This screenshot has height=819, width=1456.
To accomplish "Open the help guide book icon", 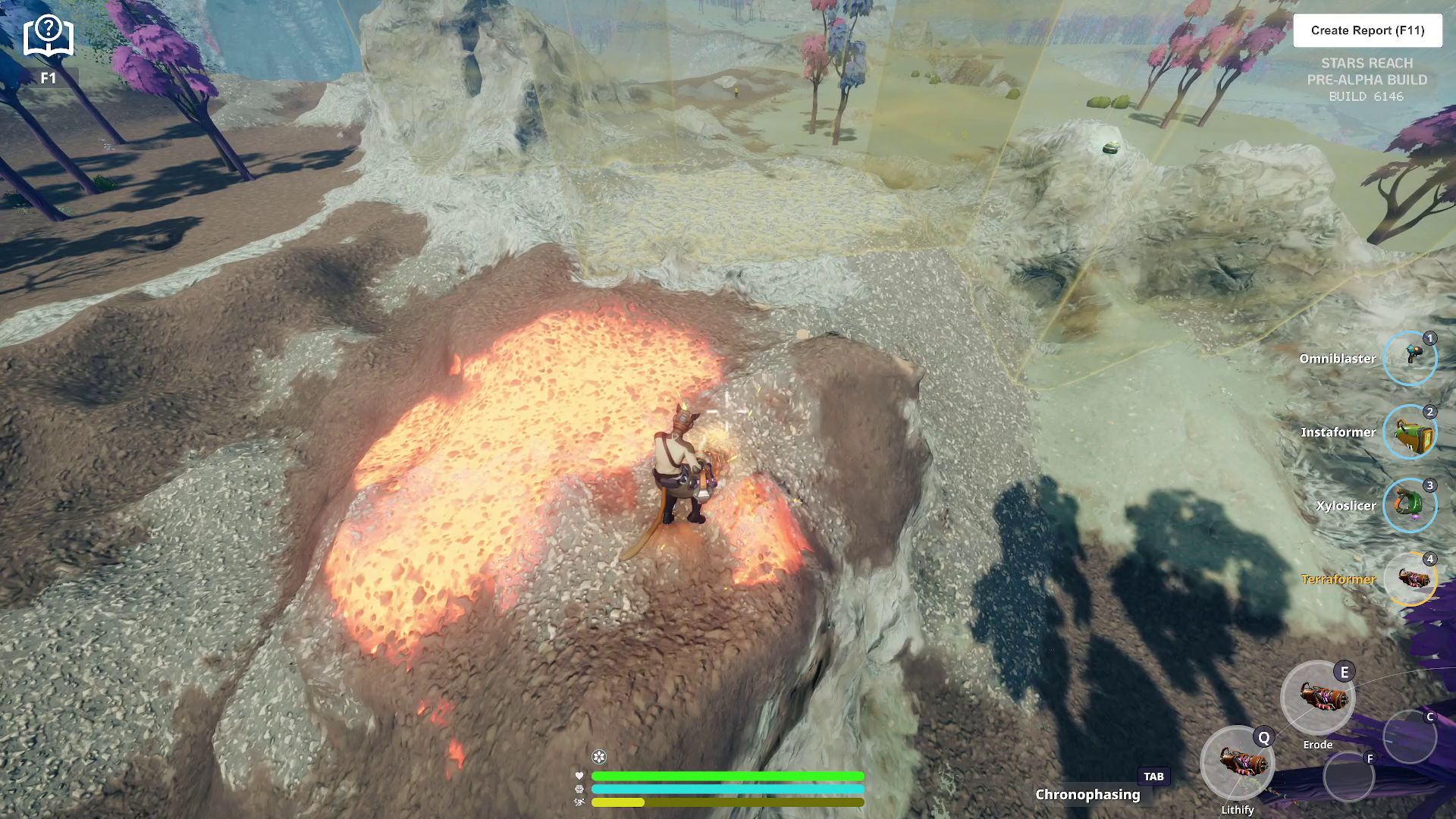I will point(48,37).
